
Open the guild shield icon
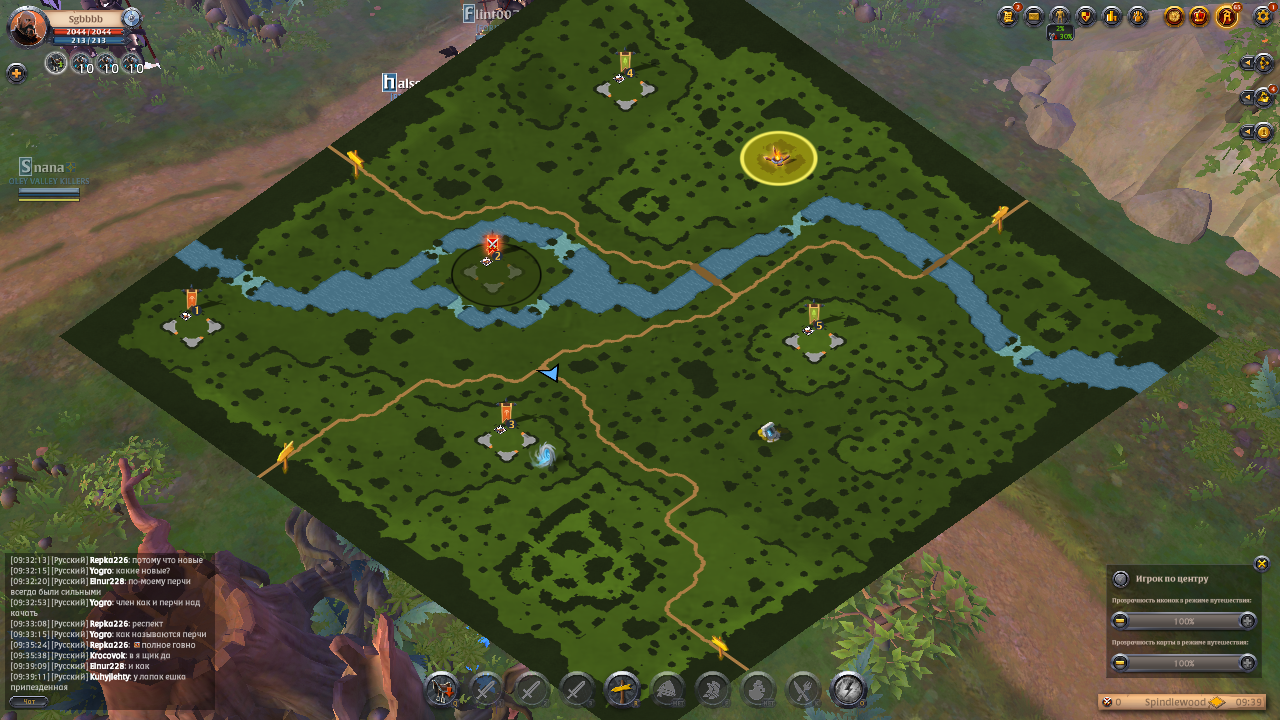click(x=1086, y=16)
